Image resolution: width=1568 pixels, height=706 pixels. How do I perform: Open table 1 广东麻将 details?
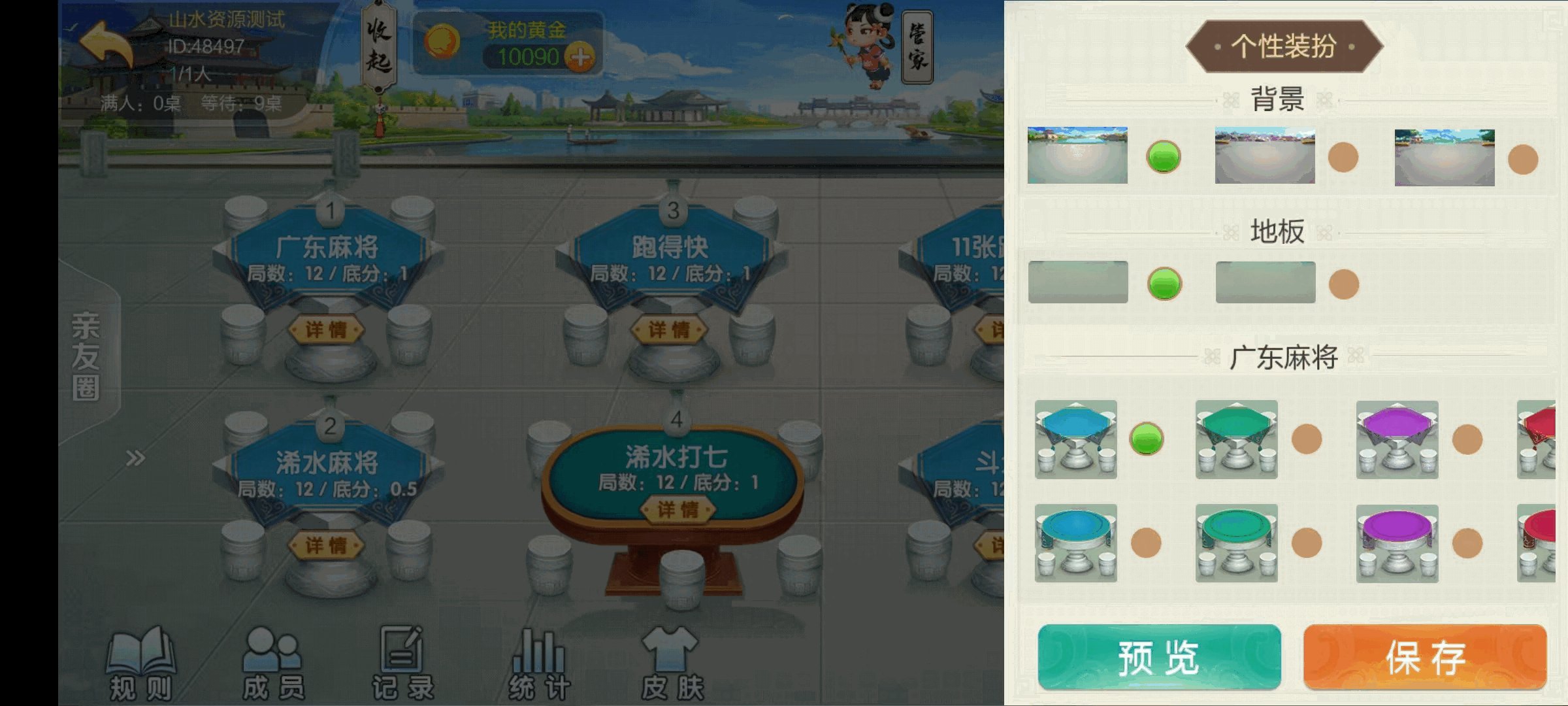click(329, 329)
